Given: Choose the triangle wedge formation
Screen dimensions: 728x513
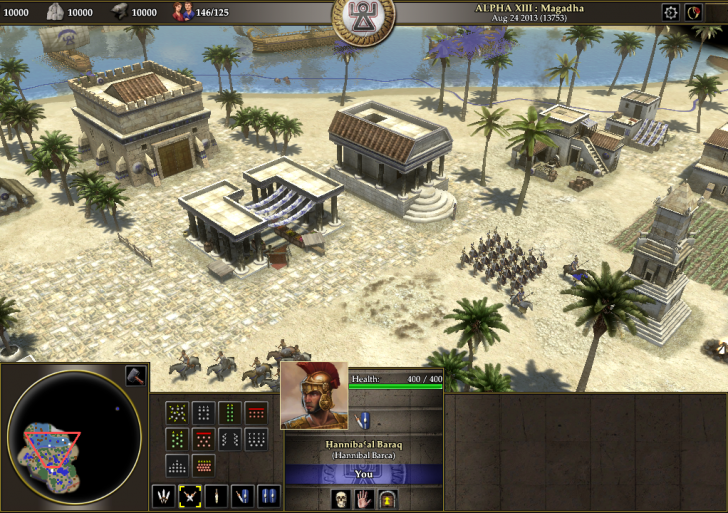Looking at the screenshot, I should coord(178,466).
